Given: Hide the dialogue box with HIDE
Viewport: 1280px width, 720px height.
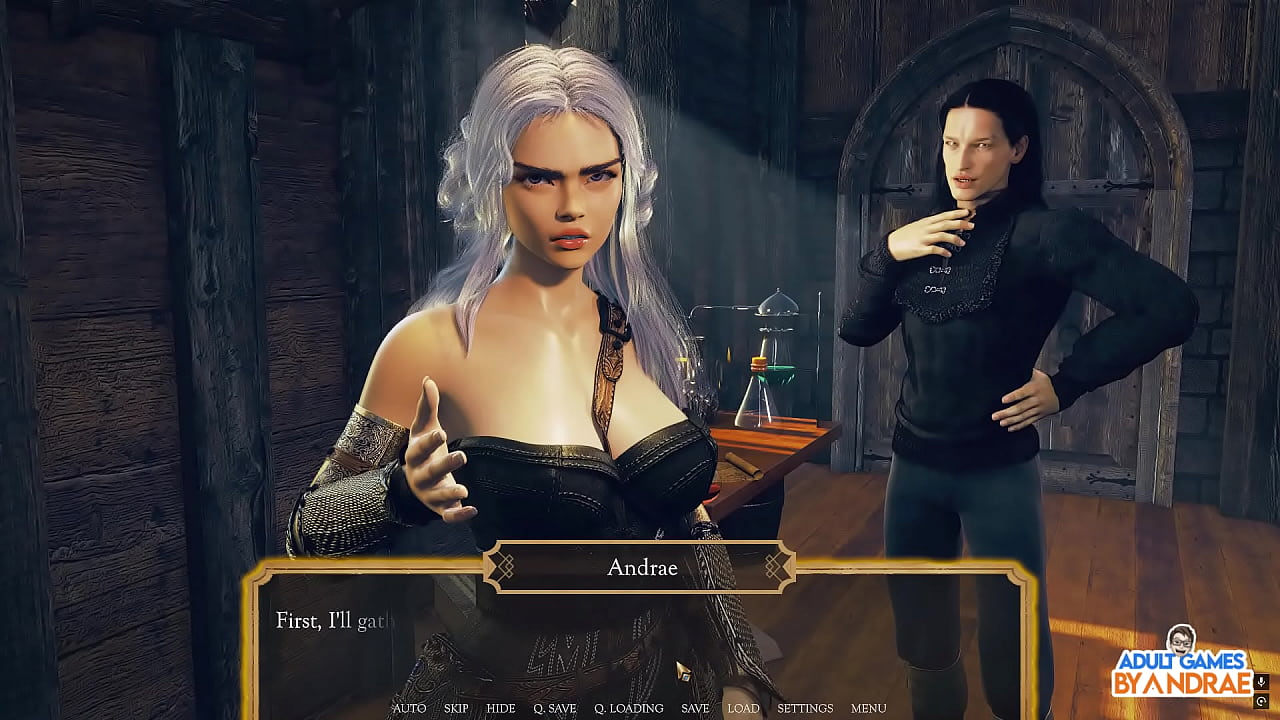Looking at the screenshot, I should [x=501, y=708].
